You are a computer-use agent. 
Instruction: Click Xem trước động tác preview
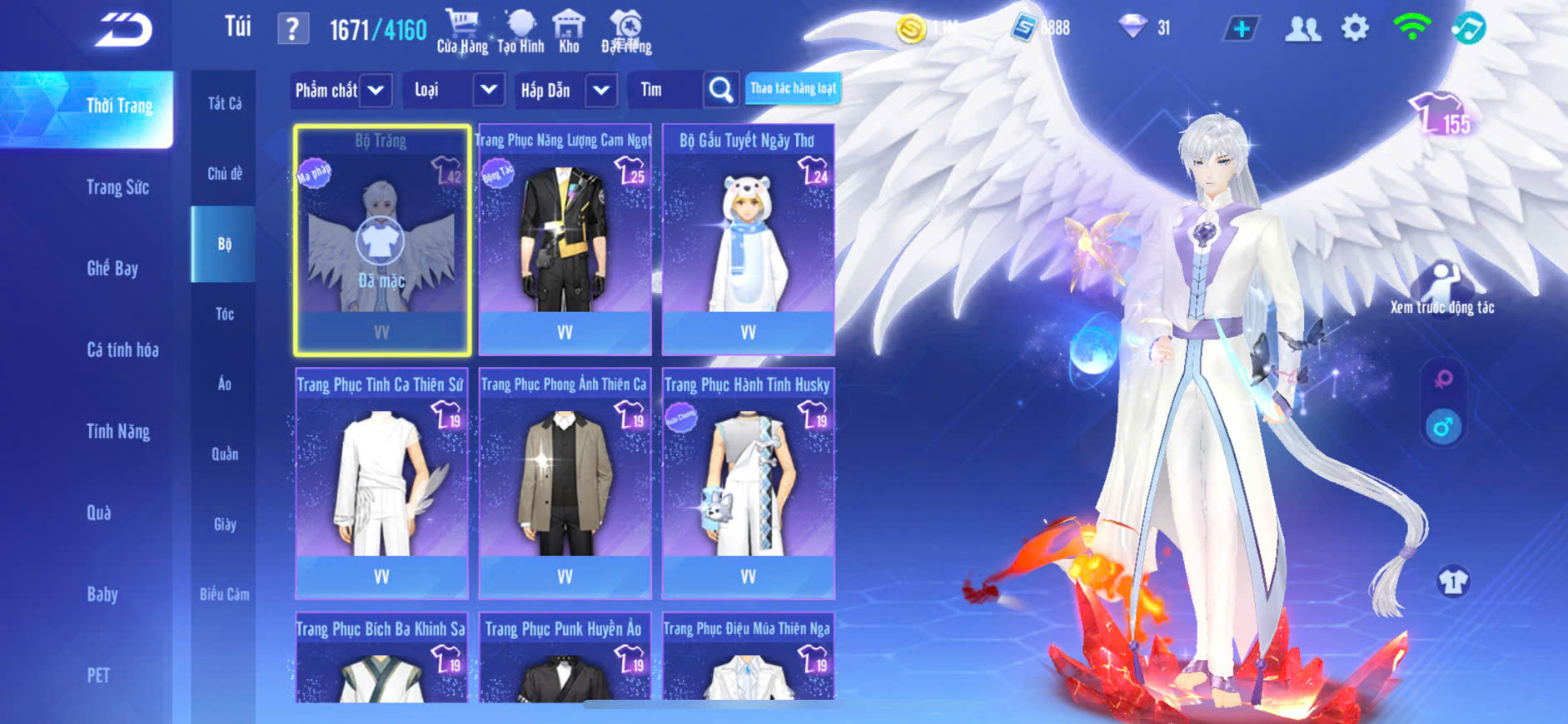click(x=1442, y=289)
